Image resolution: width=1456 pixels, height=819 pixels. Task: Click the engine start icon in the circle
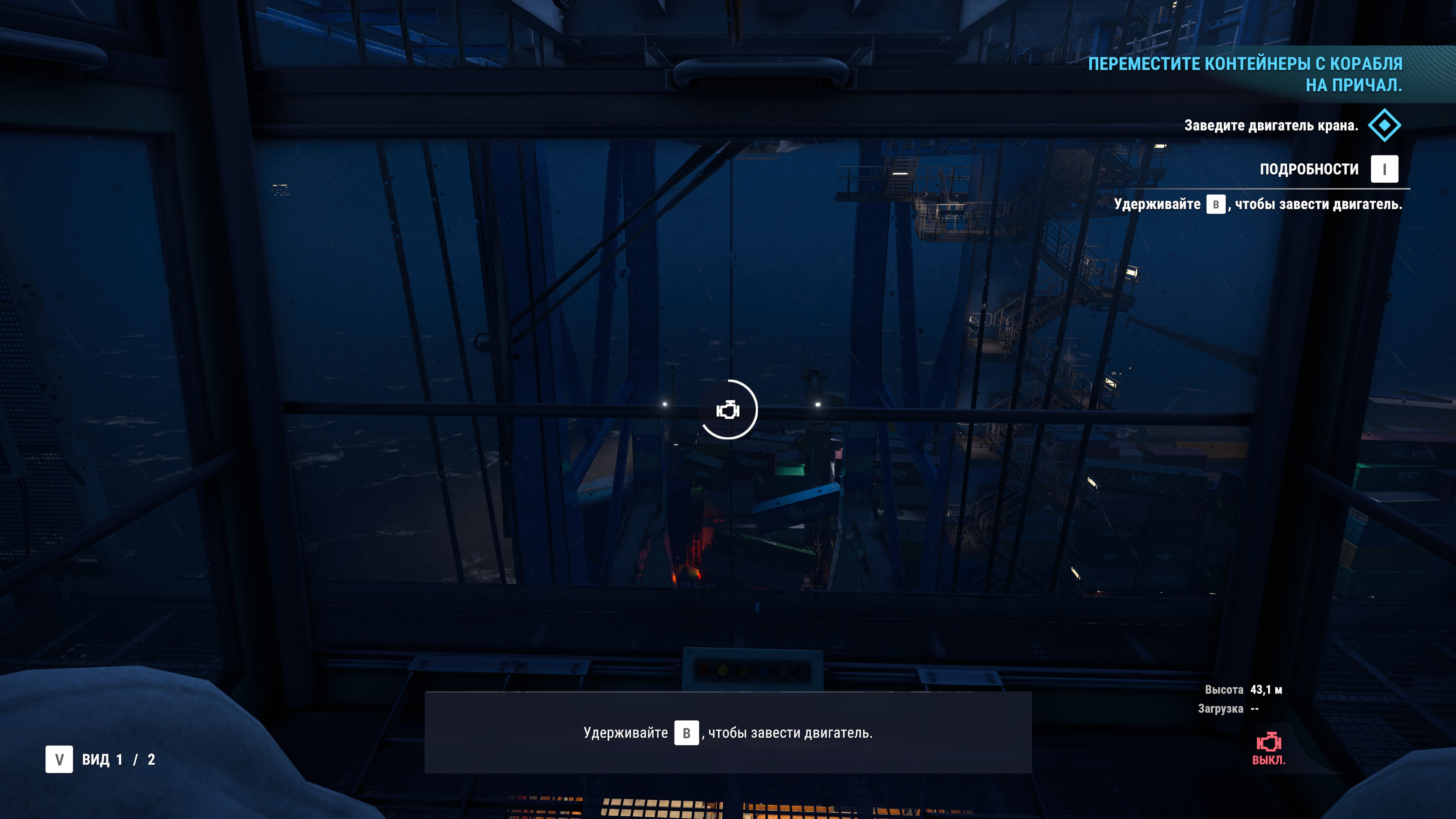(x=728, y=410)
